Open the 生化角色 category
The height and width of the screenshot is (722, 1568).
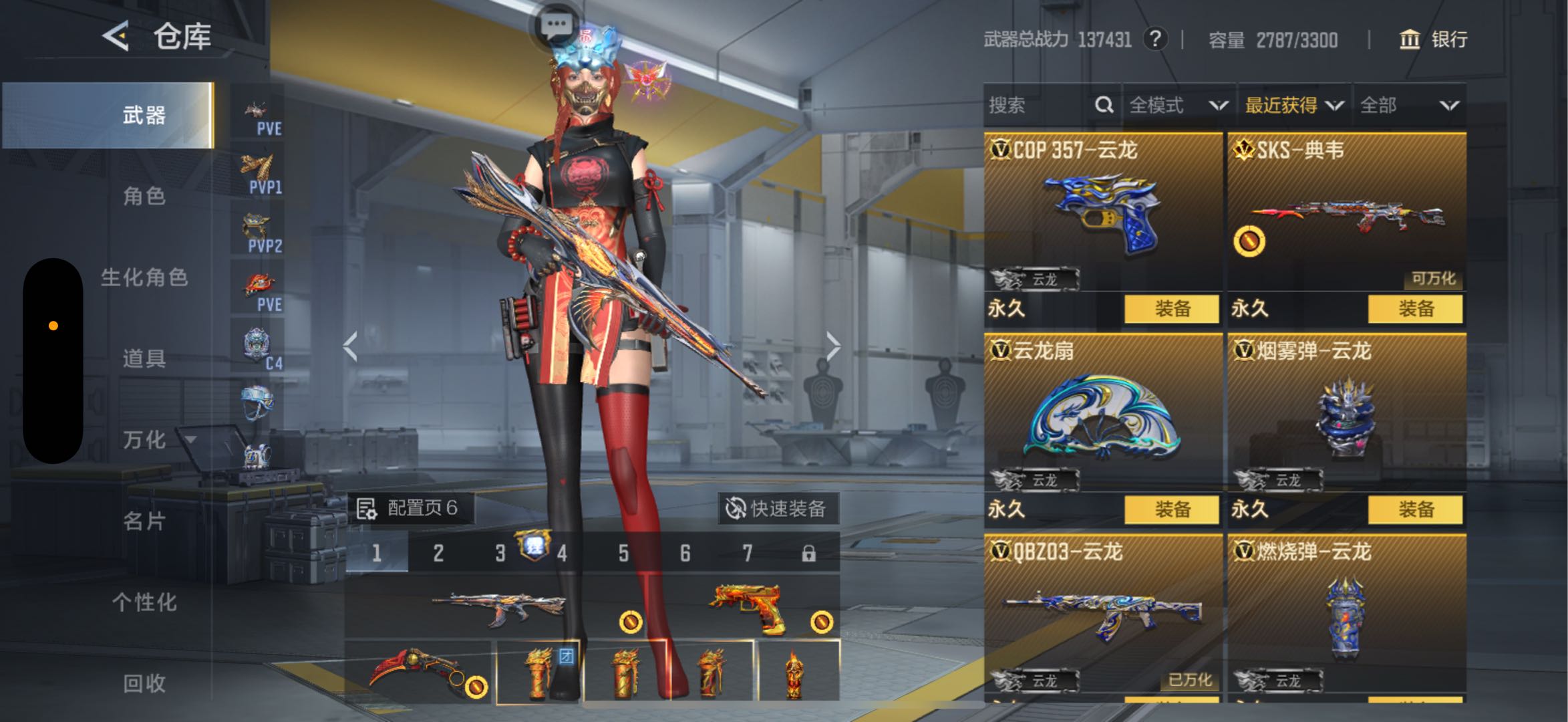pos(144,277)
